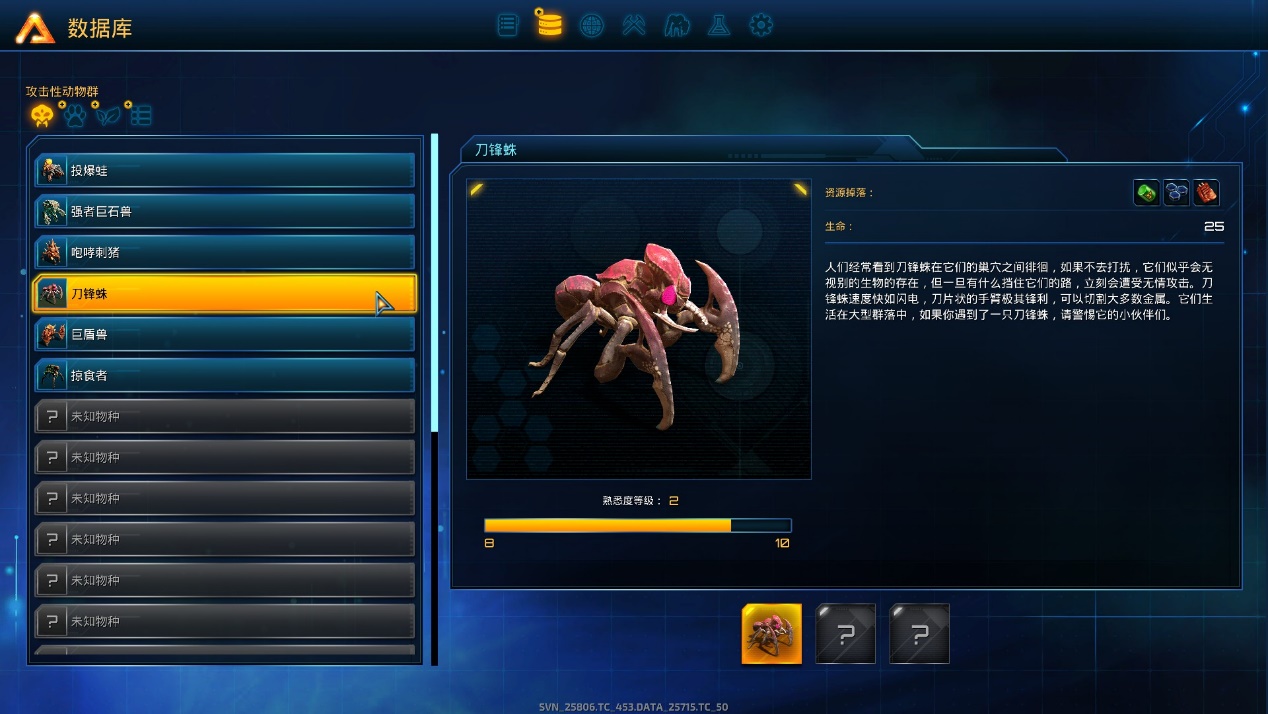Switch to the leaf flora category
The height and width of the screenshot is (714, 1268).
[107, 116]
